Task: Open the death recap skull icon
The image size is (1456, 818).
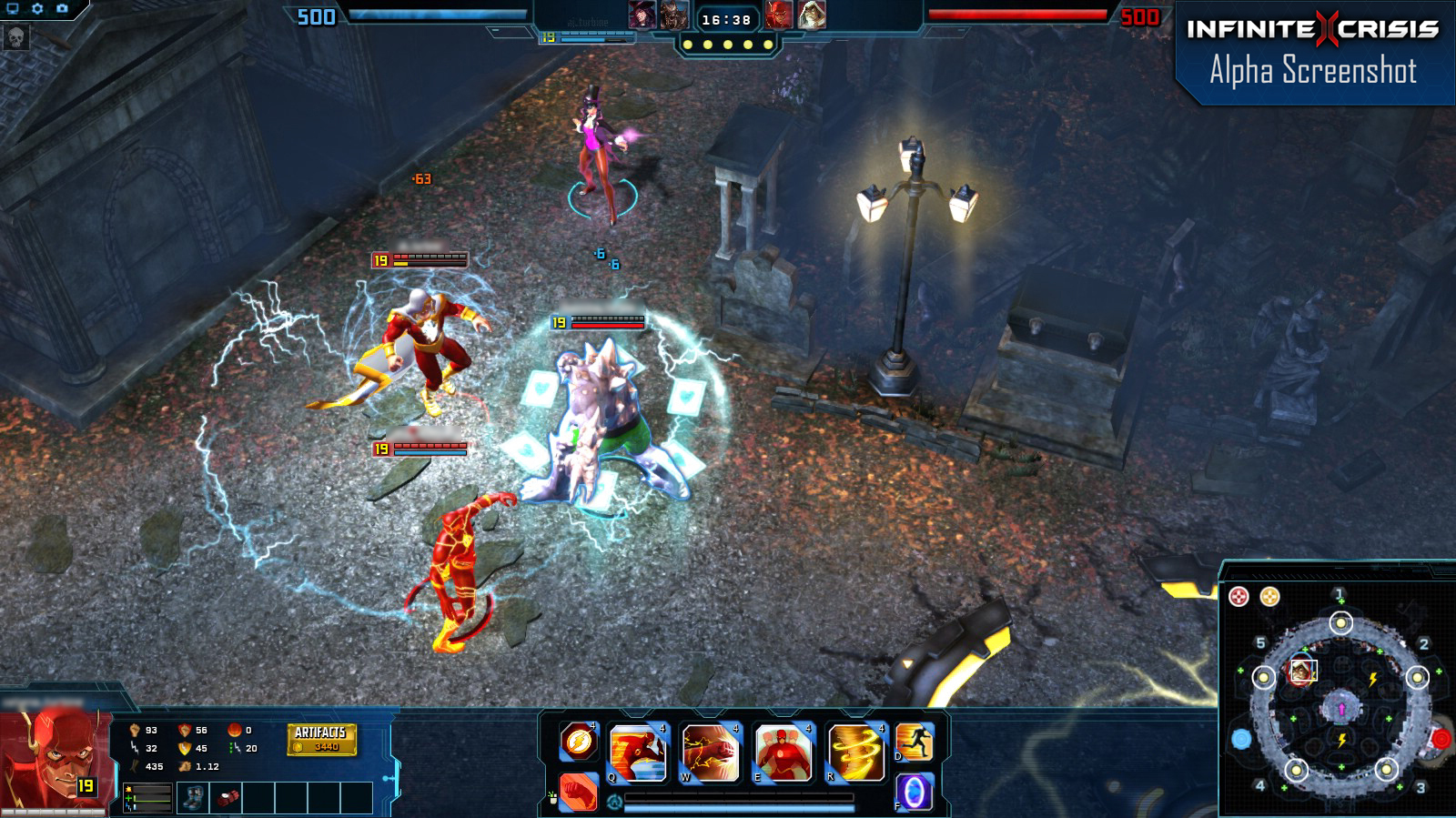Action: tap(14, 38)
